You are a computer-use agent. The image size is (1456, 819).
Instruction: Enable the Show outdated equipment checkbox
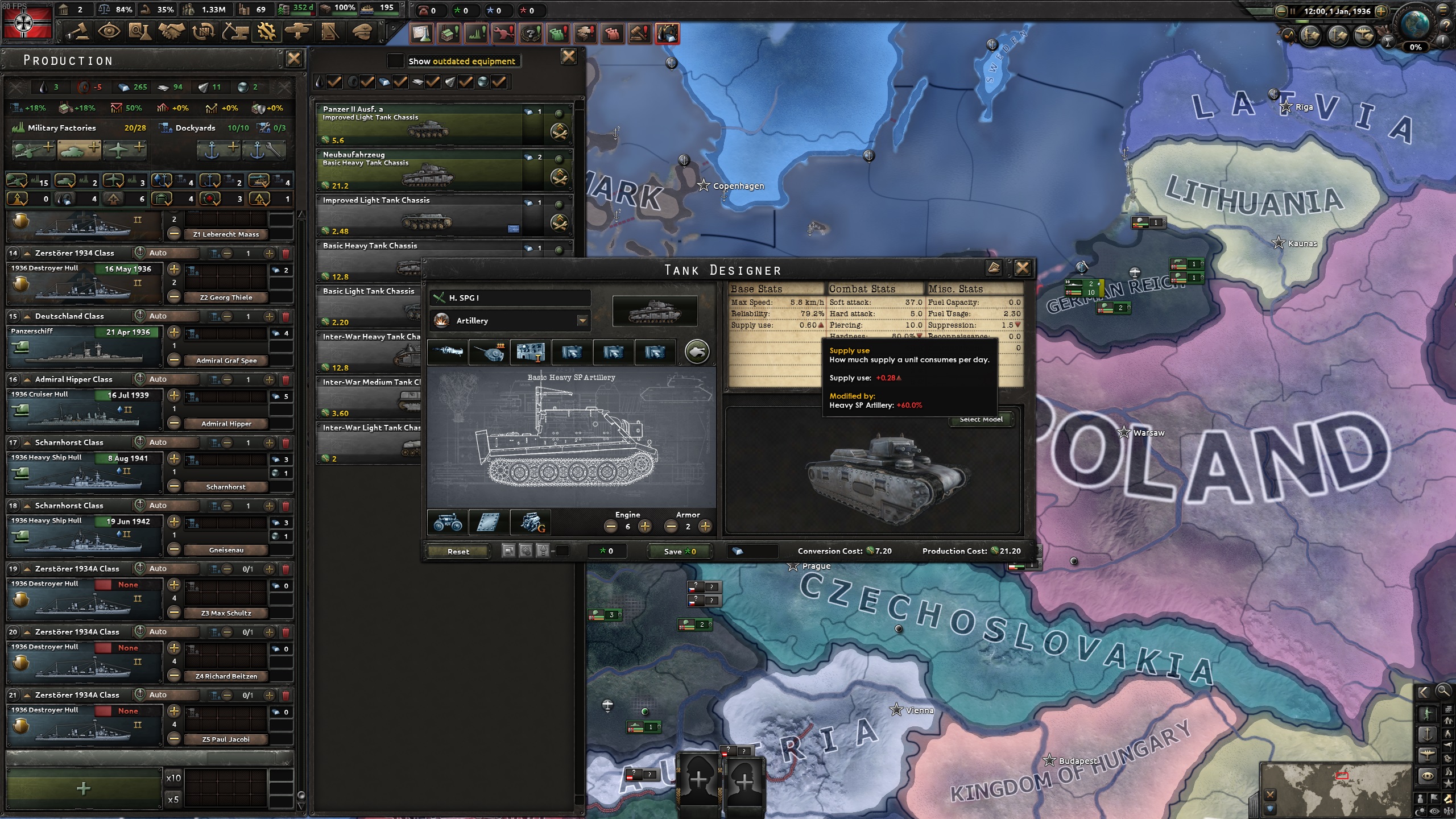pyautogui.click(x=396, y=61)
